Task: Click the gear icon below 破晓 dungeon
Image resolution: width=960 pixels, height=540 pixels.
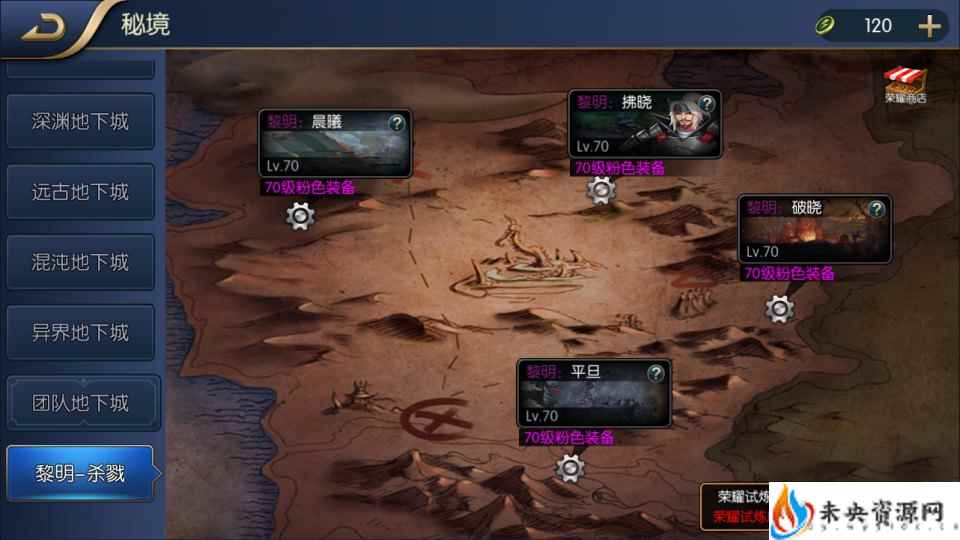Action: (779, 309)
